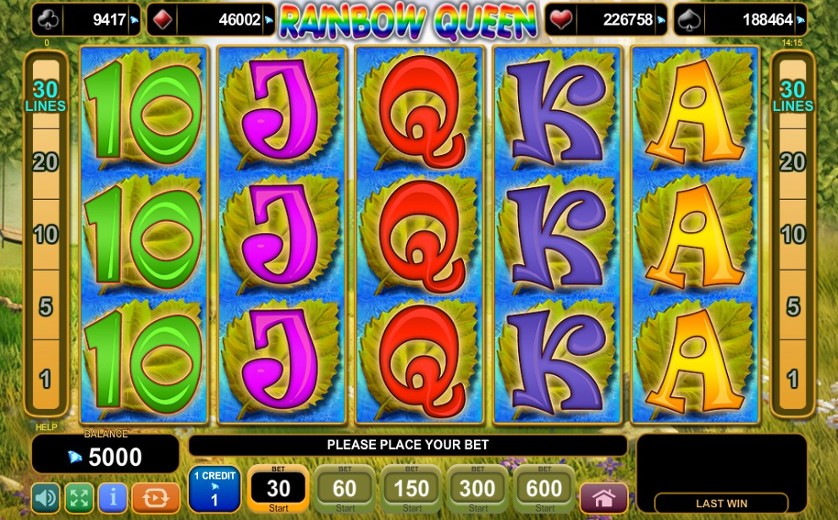Spin with a 300 bet
The width and height of the screenshot is (838, 520).
click(x=478, y=489)
